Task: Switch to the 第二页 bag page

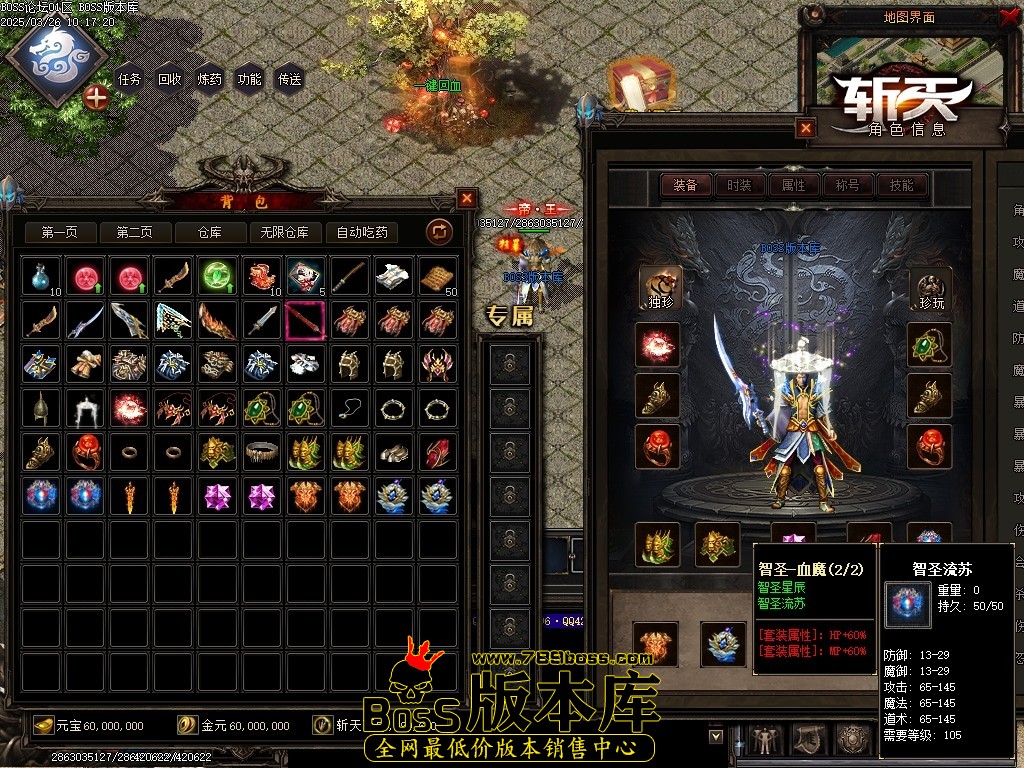Action: point(134,232)
